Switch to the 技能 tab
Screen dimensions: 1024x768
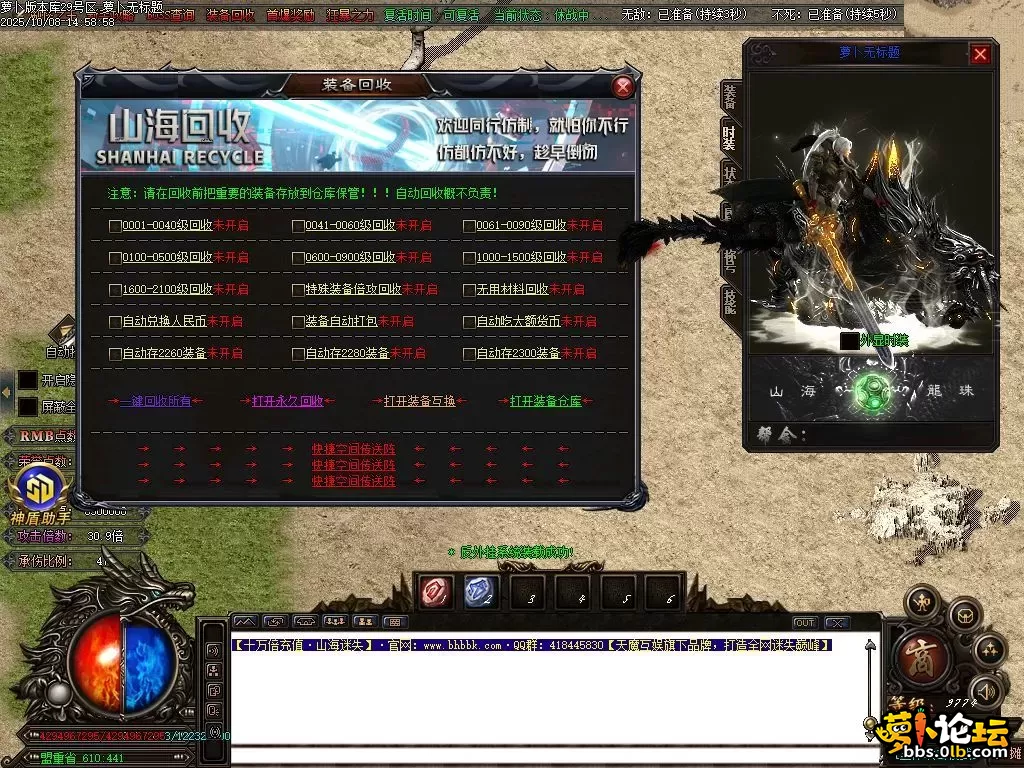click(x=730, y=302)
